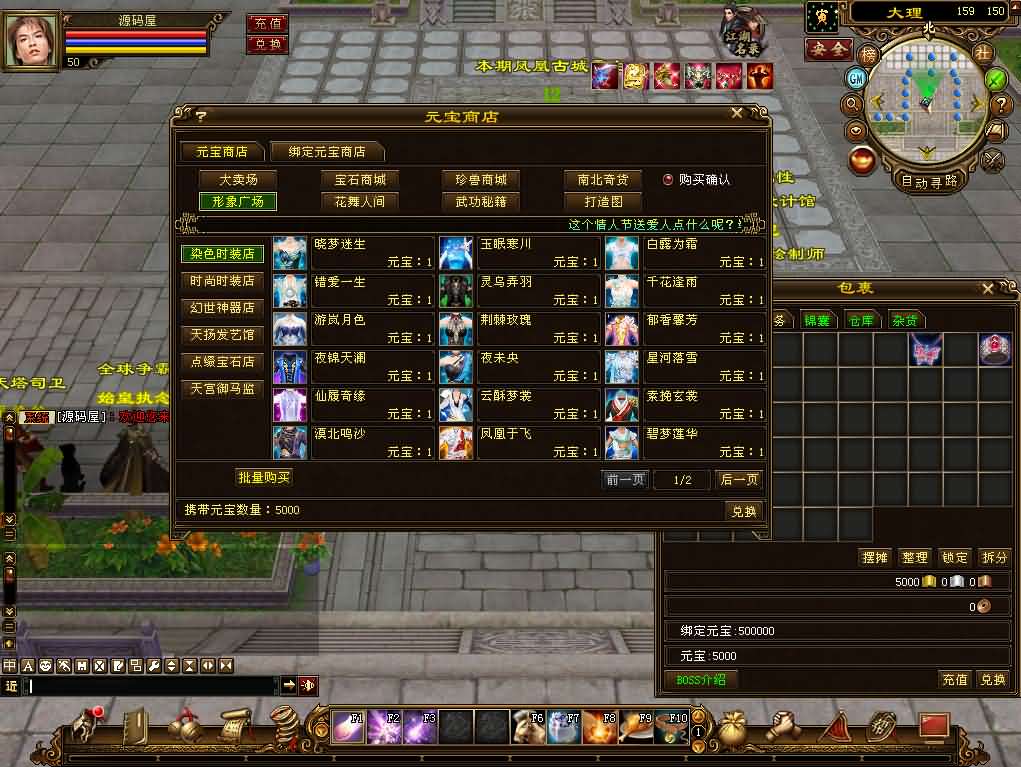1021x767 pixels.
Task: Go to the next page with 后一页
Action: (x=740, y=480)
